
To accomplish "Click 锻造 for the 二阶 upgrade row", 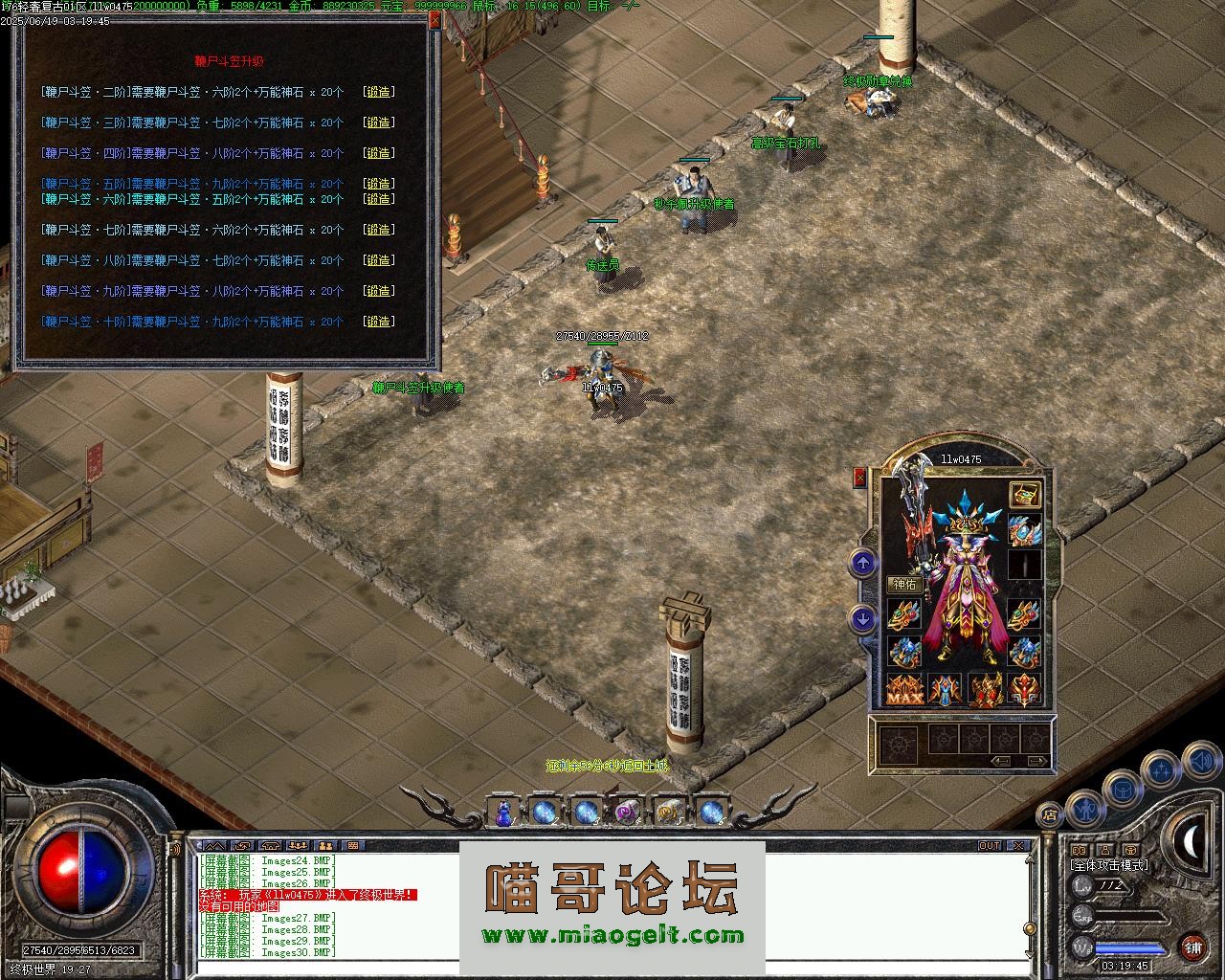I will [379, 92].
